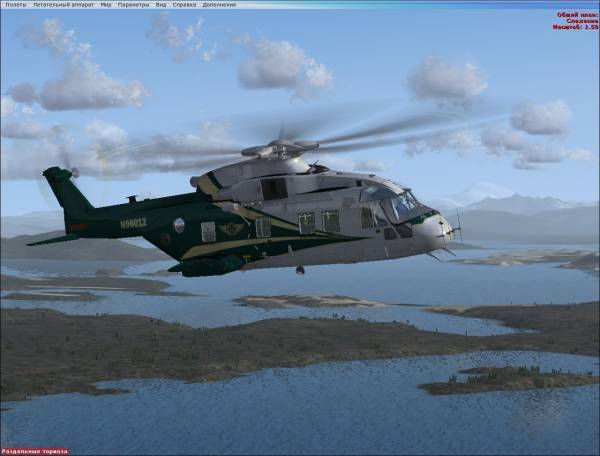Open the Вид menu
Screen dimensions: 600x456
tap(161, 4)
